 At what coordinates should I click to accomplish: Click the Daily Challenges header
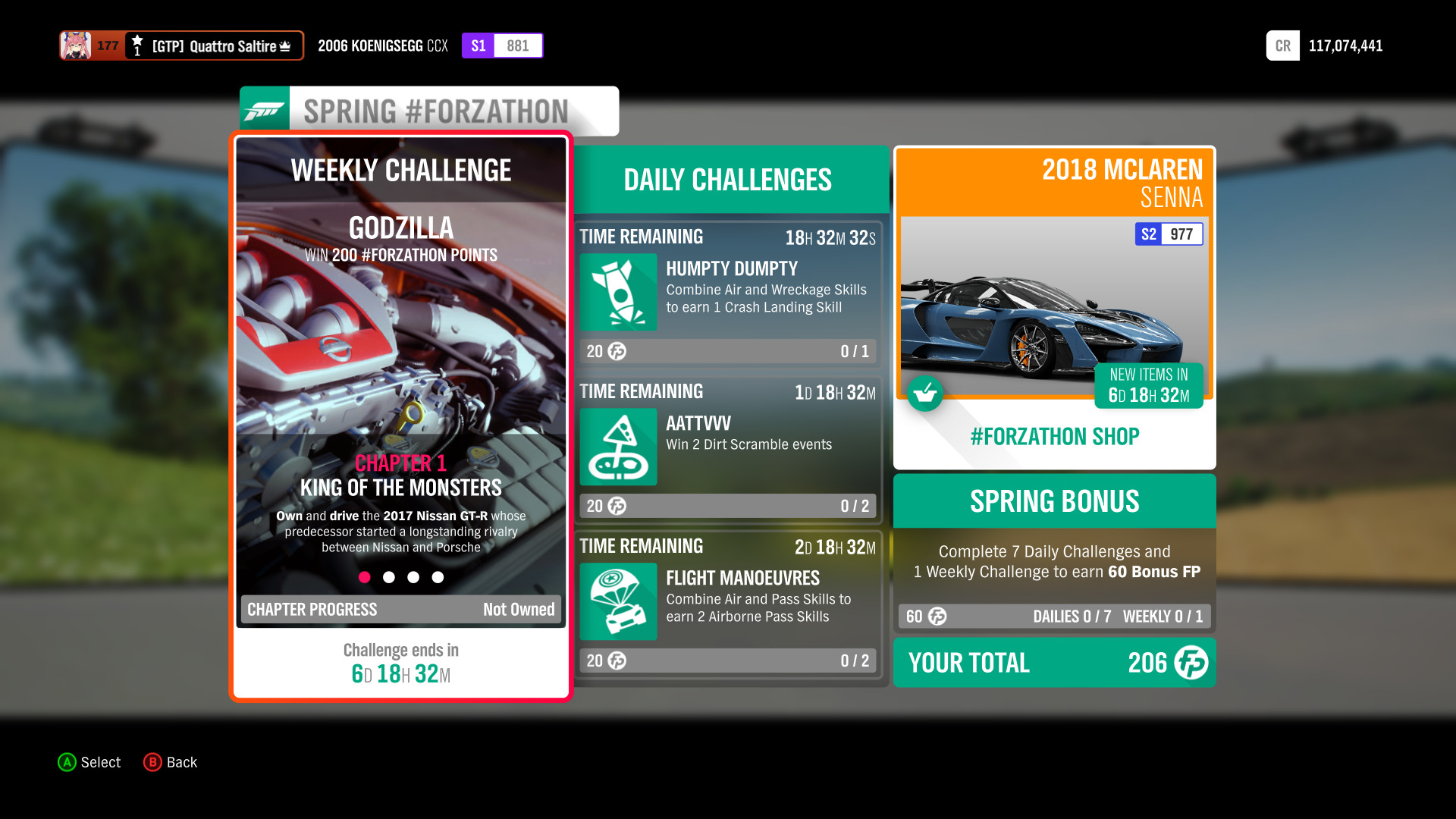726,180
